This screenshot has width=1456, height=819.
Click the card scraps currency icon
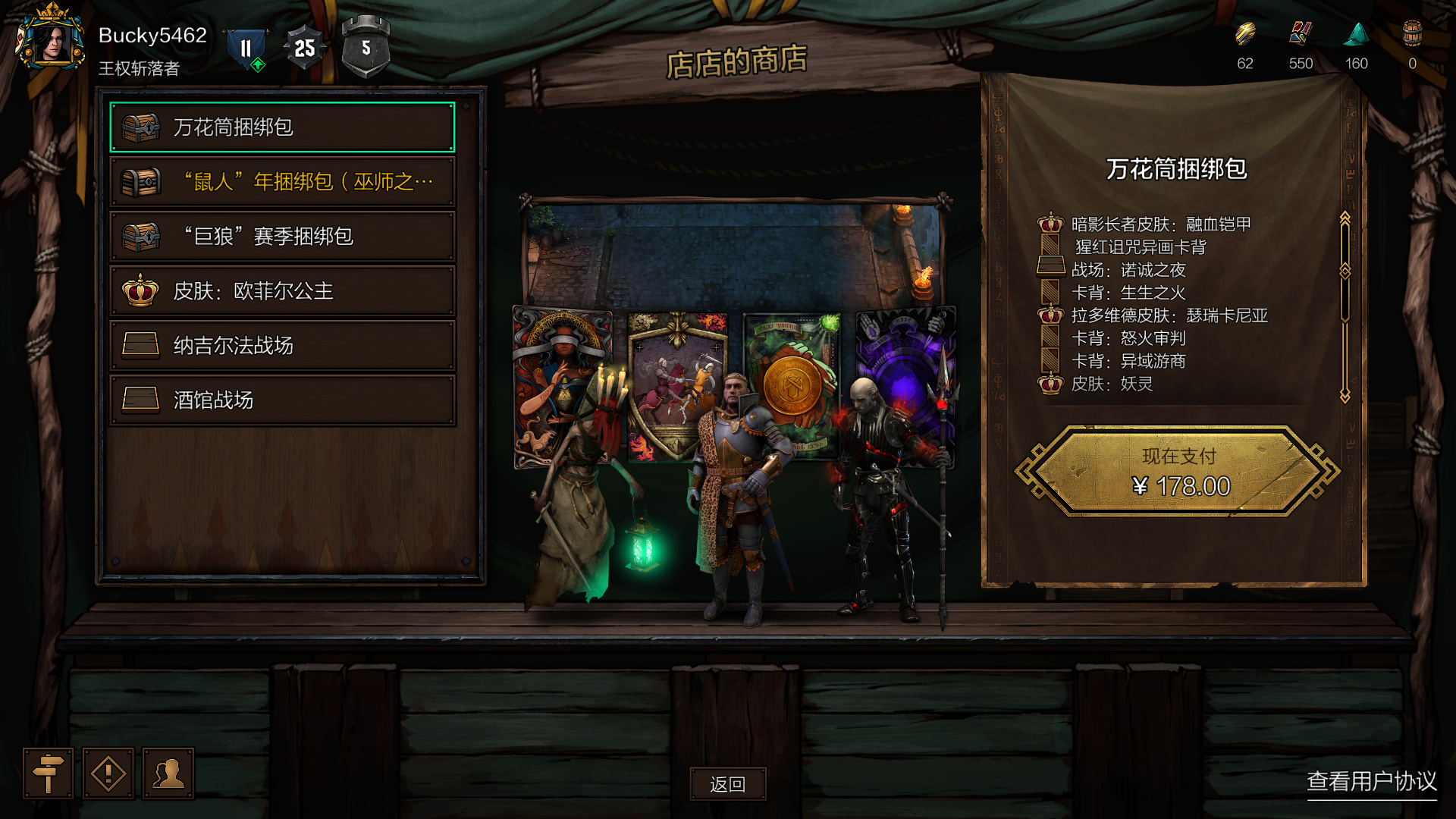click(1301, 34)
